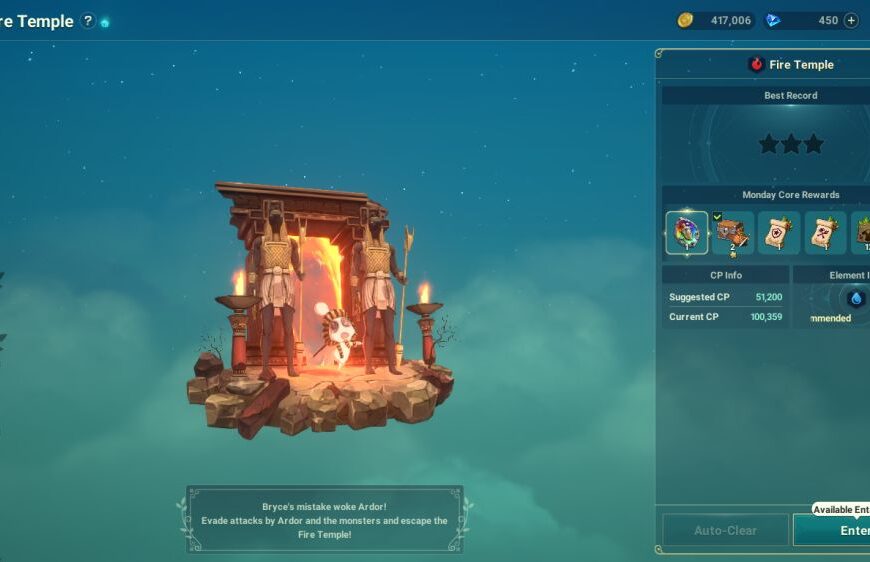View the crossed swords scroll reward
870x562 pixels.
click(825, 233)
